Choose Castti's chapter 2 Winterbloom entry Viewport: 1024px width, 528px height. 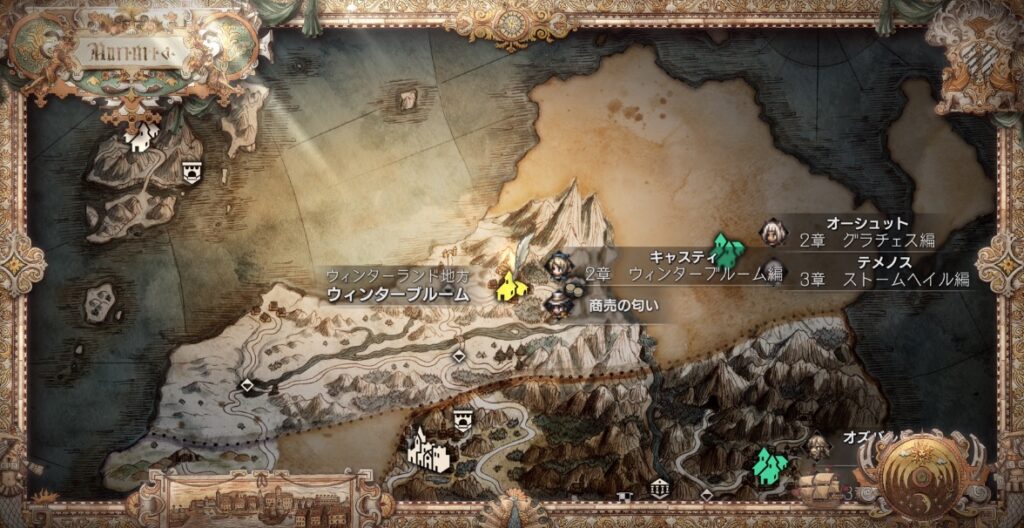pyautogui.click(x=682, y=272)
